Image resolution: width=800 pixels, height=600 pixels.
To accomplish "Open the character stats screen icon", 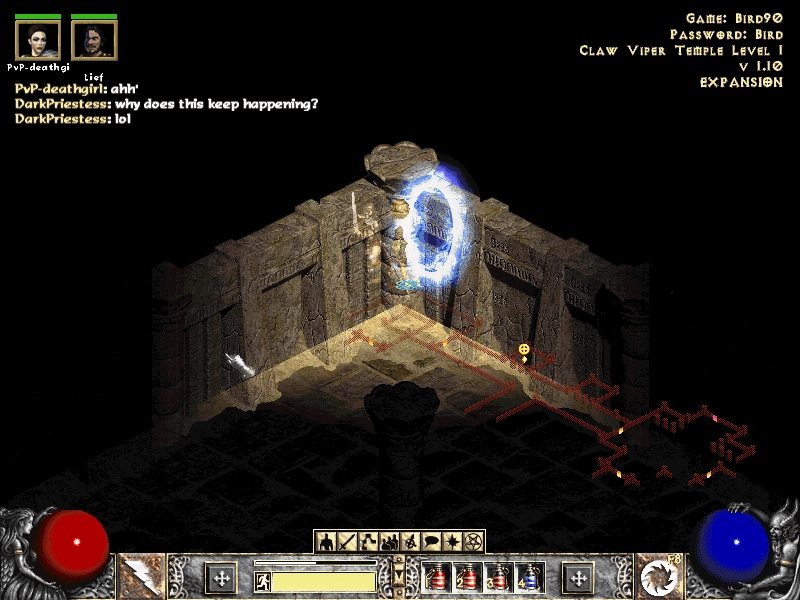I will pos(326,542).
